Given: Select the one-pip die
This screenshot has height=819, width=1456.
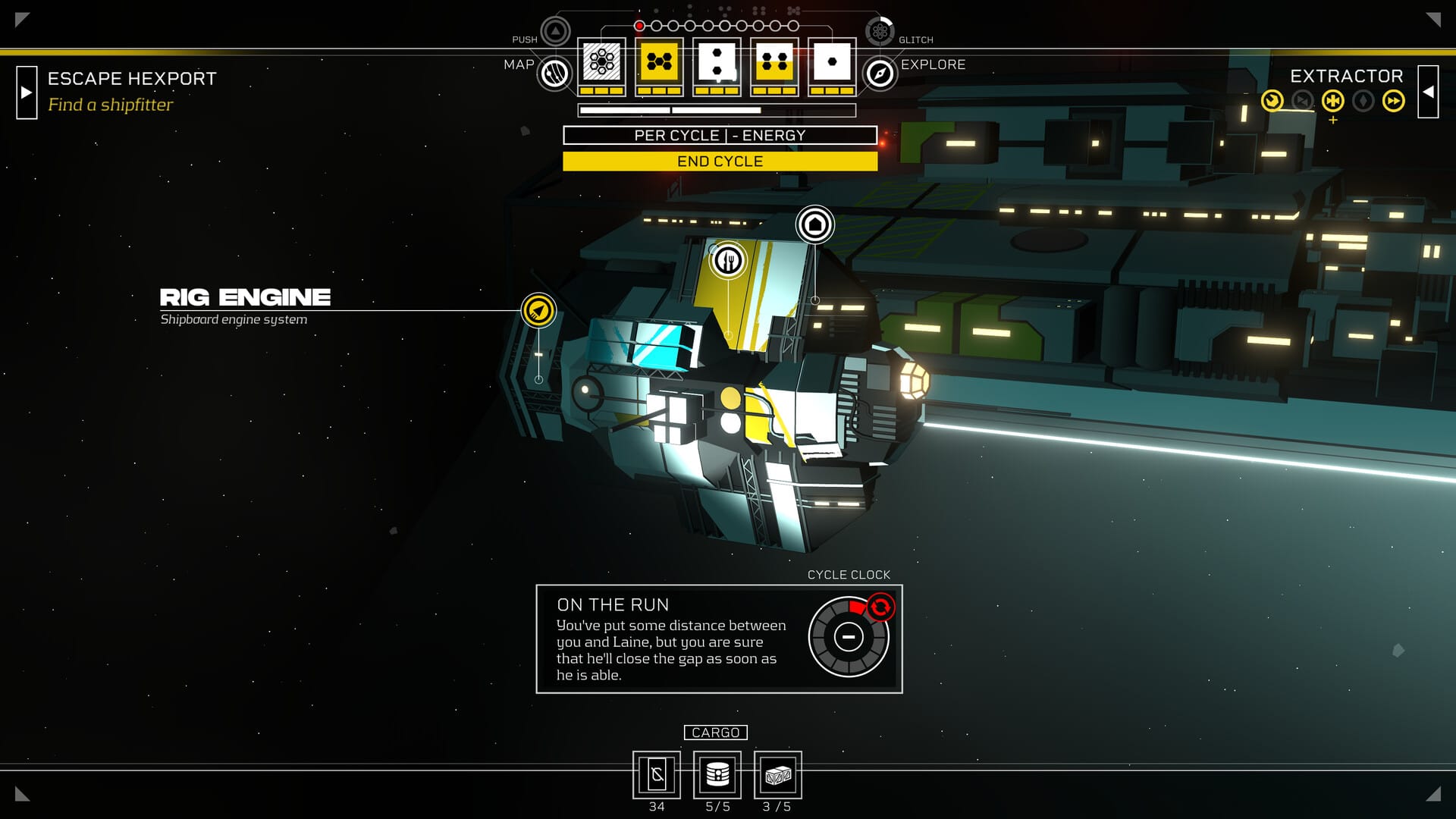Looking at the screenshot, I should click(x=832, y=62).
